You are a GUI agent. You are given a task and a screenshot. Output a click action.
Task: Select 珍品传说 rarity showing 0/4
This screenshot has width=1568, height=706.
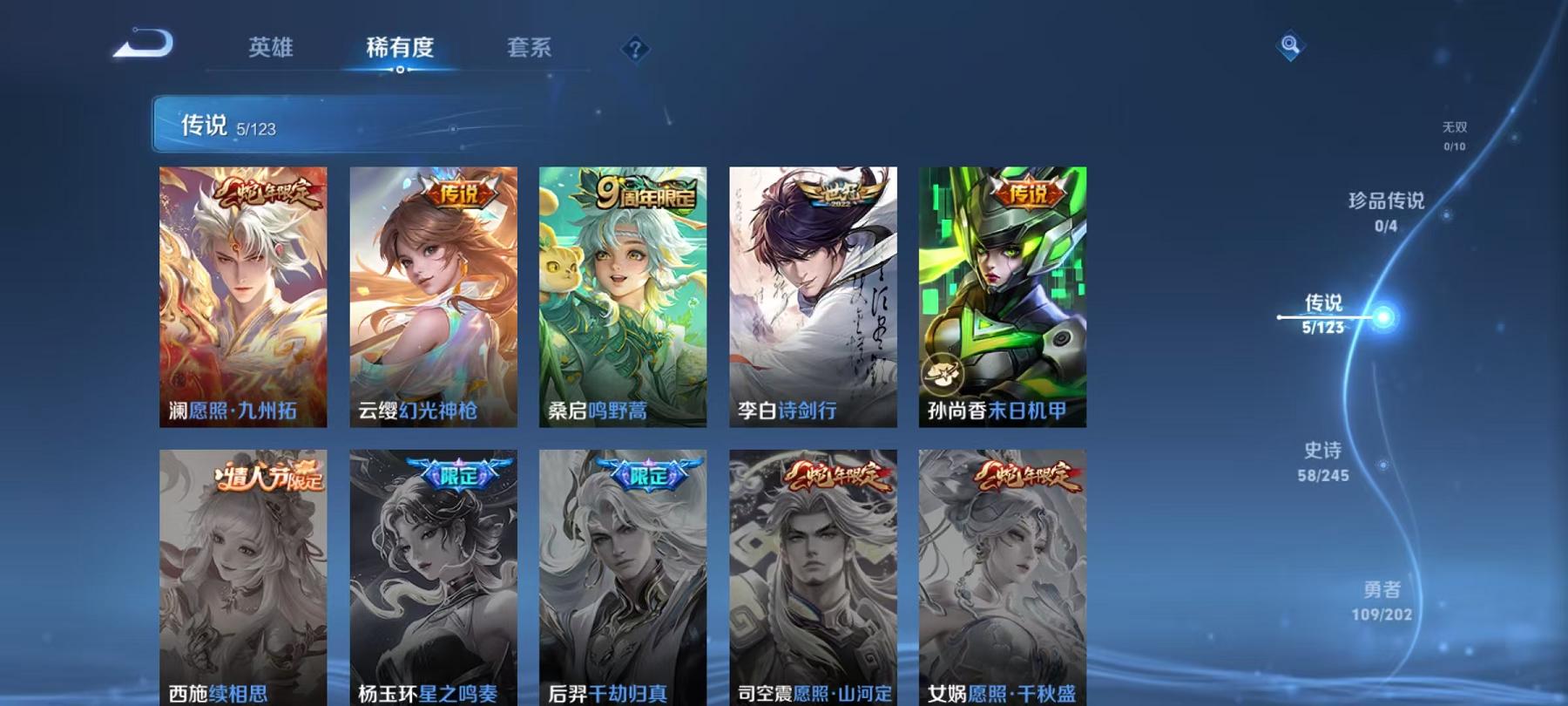point(1384,211)
